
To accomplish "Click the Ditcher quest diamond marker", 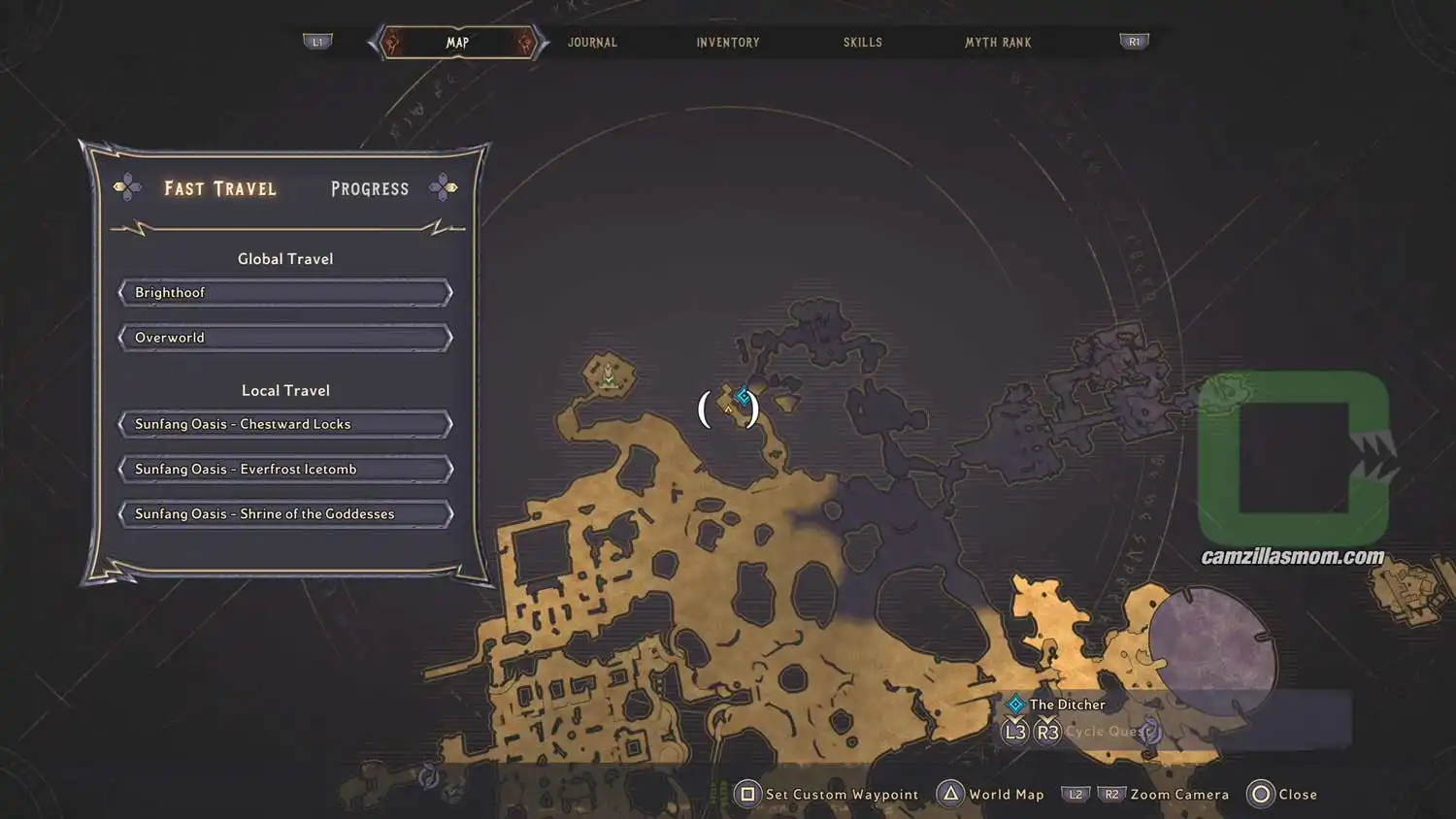I will coord(1015,704).
